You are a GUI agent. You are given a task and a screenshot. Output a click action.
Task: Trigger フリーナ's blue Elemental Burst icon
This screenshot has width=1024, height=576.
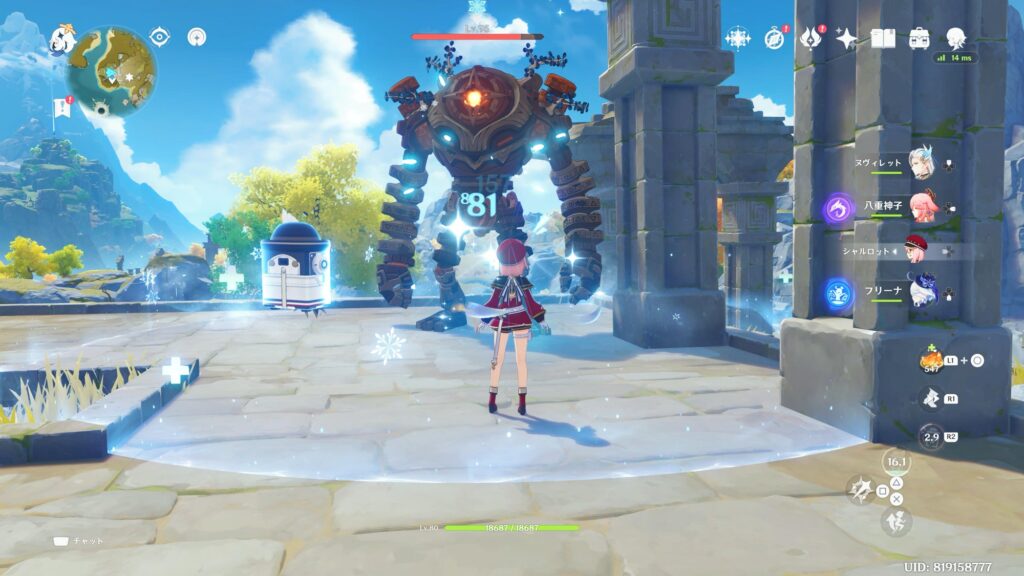tap(837, 294)
